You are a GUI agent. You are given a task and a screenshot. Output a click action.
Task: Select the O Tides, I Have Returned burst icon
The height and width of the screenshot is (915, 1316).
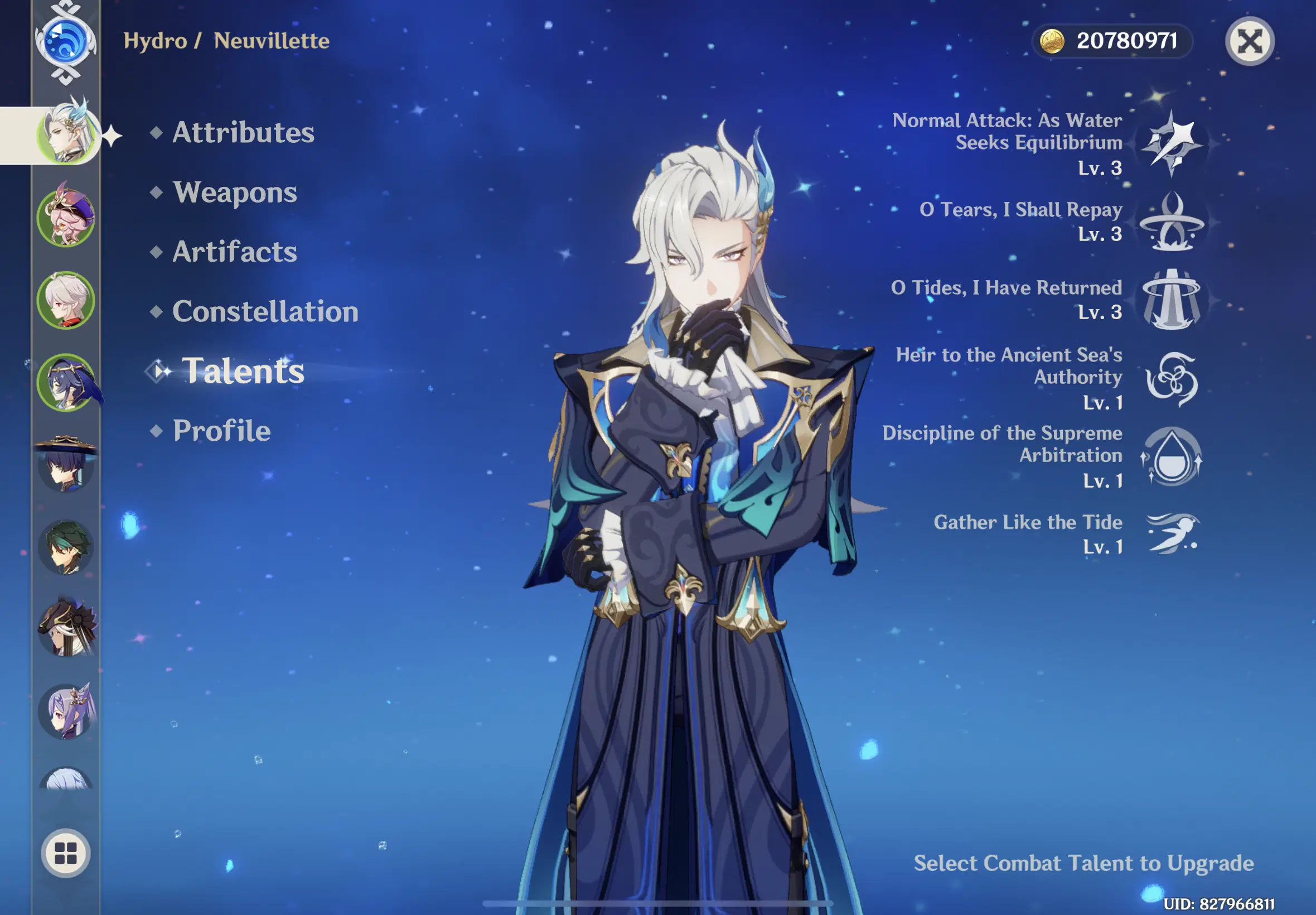coord(1172,300)
